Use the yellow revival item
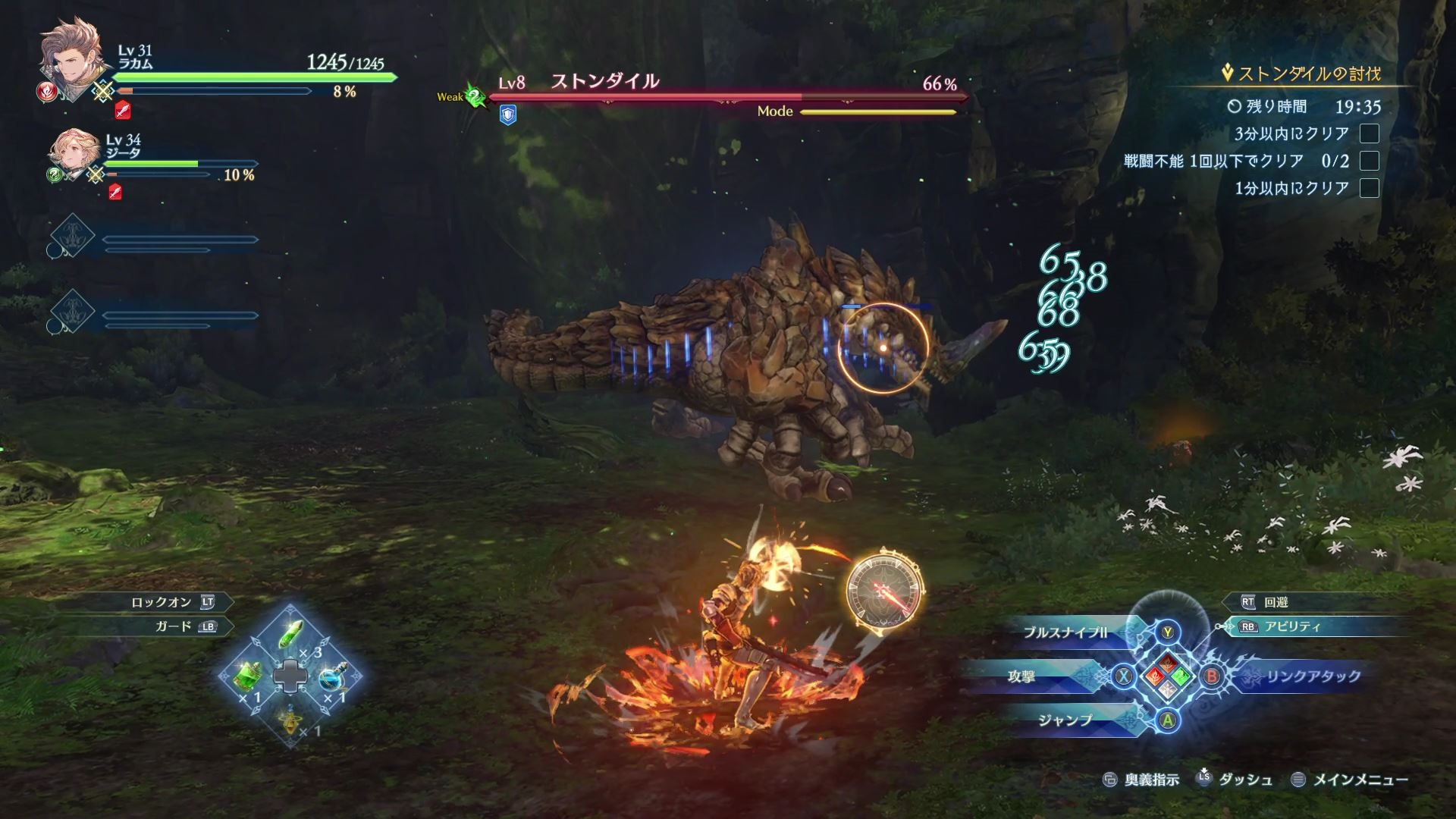1456x819 pixels. pyautogui.click(x=290, y=719)
